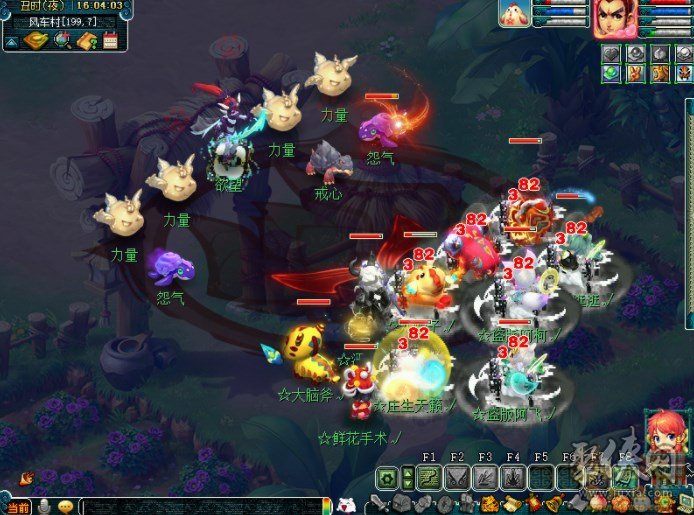Screen dimensions: 694x515
Task: Open the help book with question mark
Action: (x=86, y=41)
